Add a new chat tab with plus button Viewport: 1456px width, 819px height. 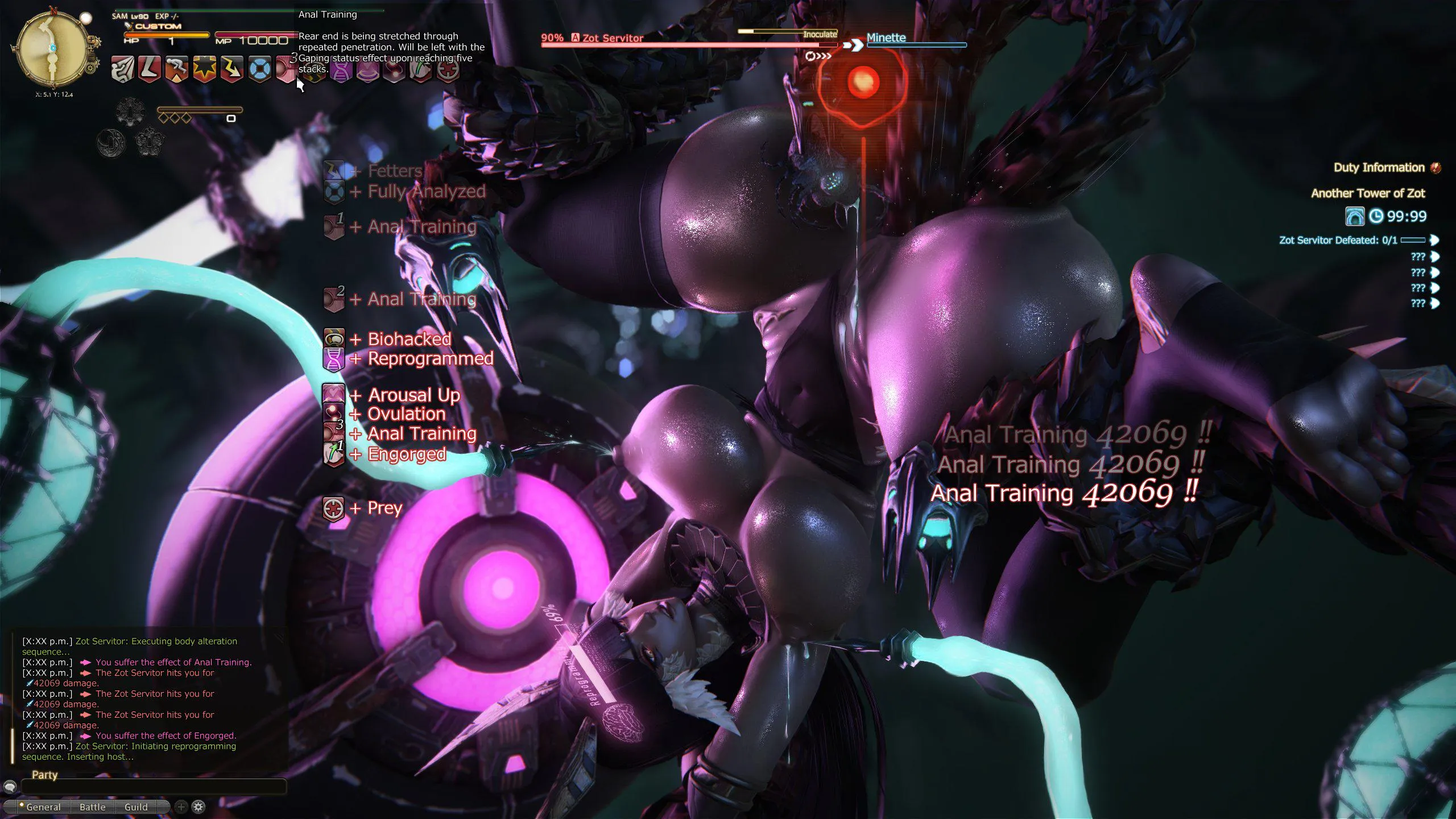(x=181, y=806)
